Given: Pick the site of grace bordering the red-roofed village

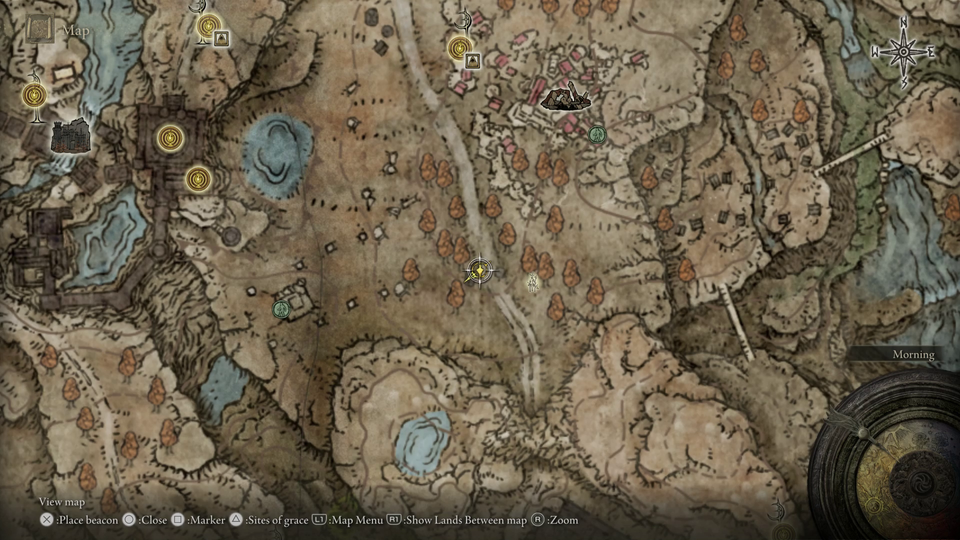Looking at the screenshot, I should pos(460,46).
